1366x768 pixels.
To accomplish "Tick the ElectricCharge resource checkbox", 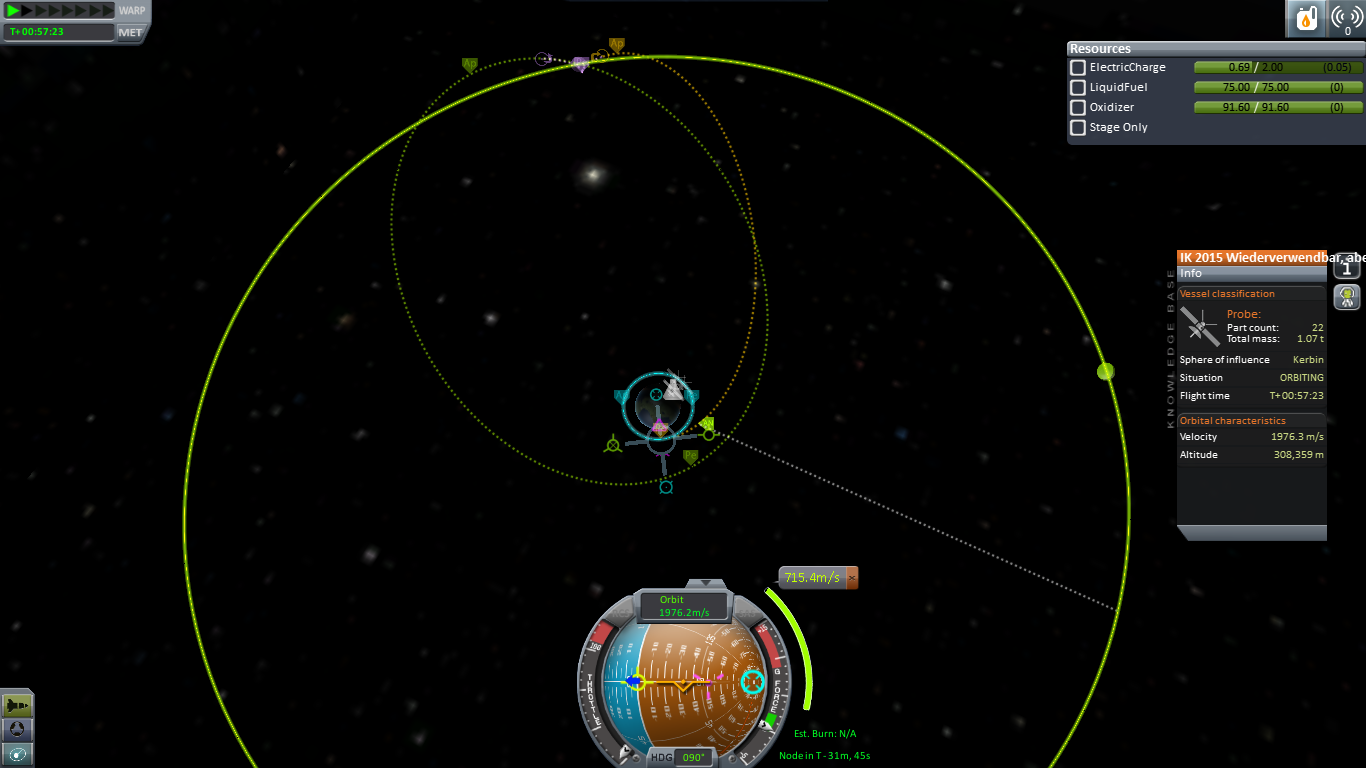I will click(x=1078, y=68).
